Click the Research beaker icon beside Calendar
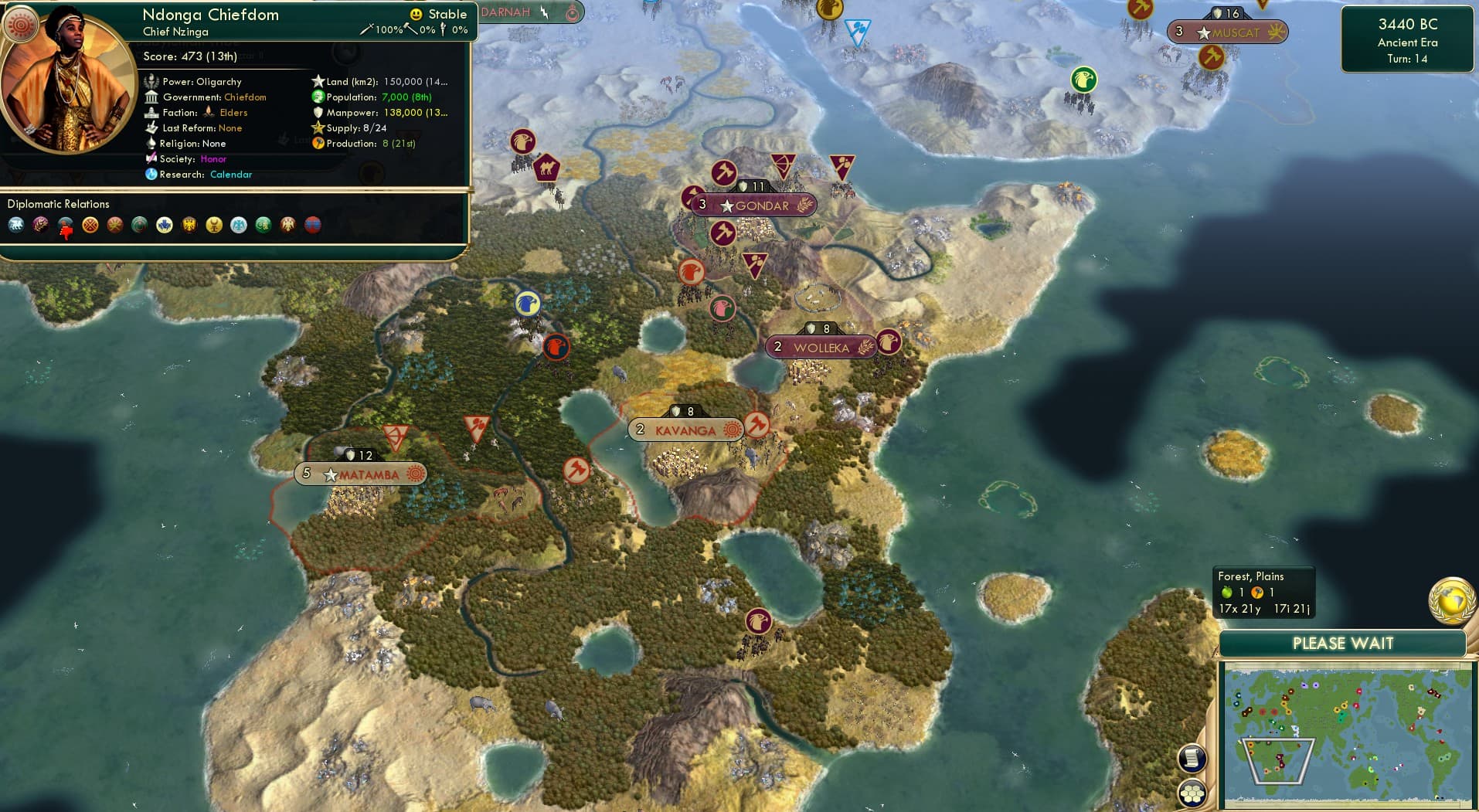Image resolution: width=1479 pixels, height=812 pixels. point(152,175)
